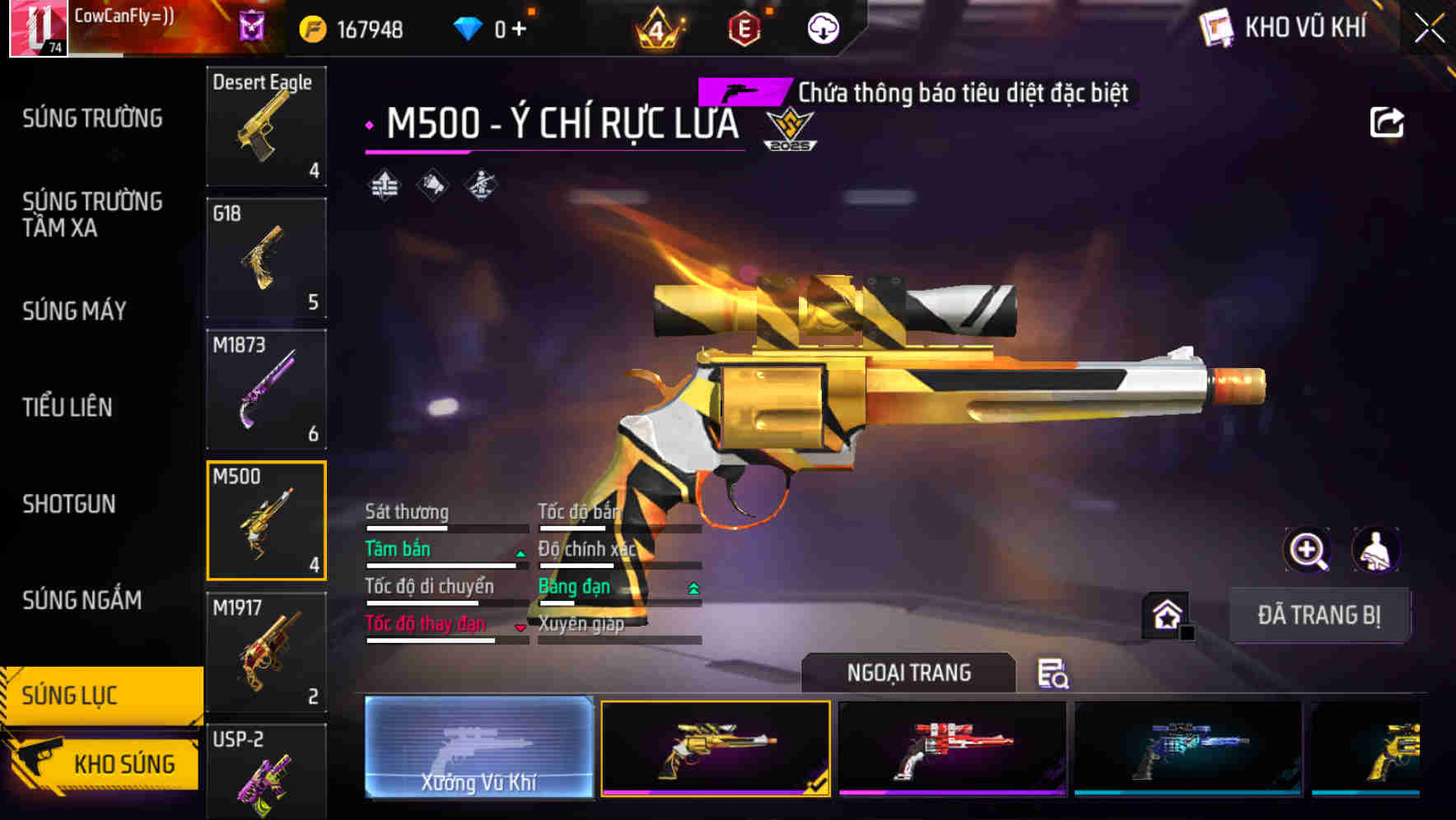This screenshot has width=1456, height=820.
Task: Open the cloud download icon in the top bar
Action: (822, 26)
